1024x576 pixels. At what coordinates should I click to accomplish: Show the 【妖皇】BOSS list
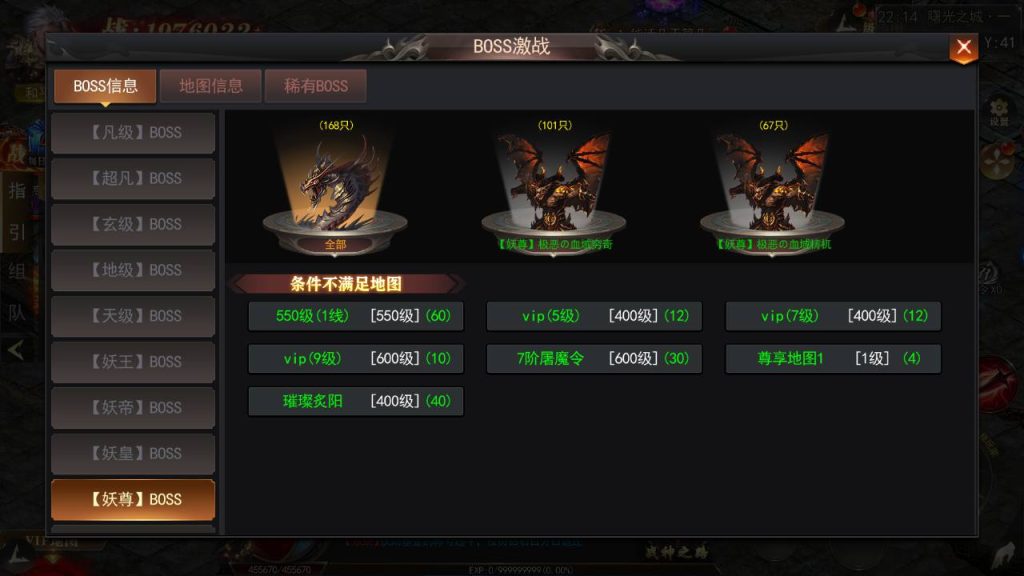tap(133, 454)
